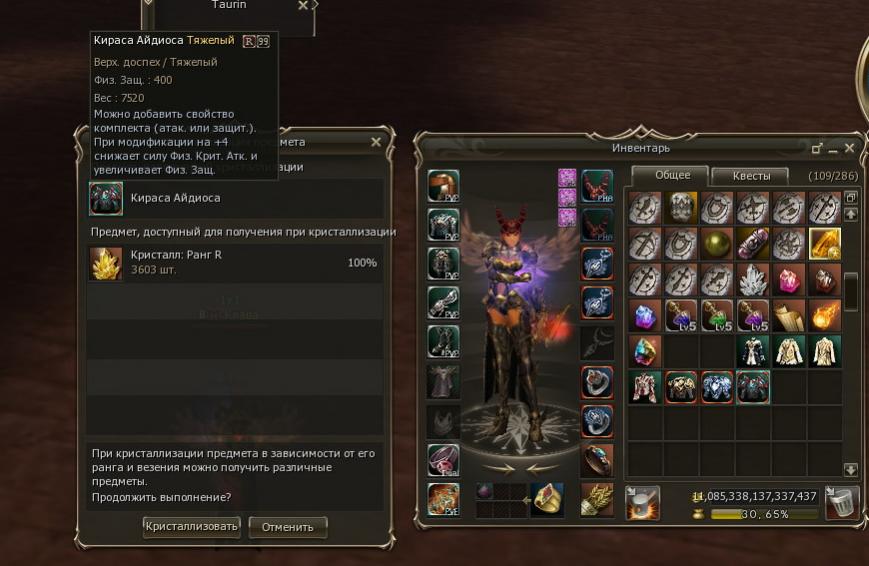Select the equipped helmet slot

[443, 186]
